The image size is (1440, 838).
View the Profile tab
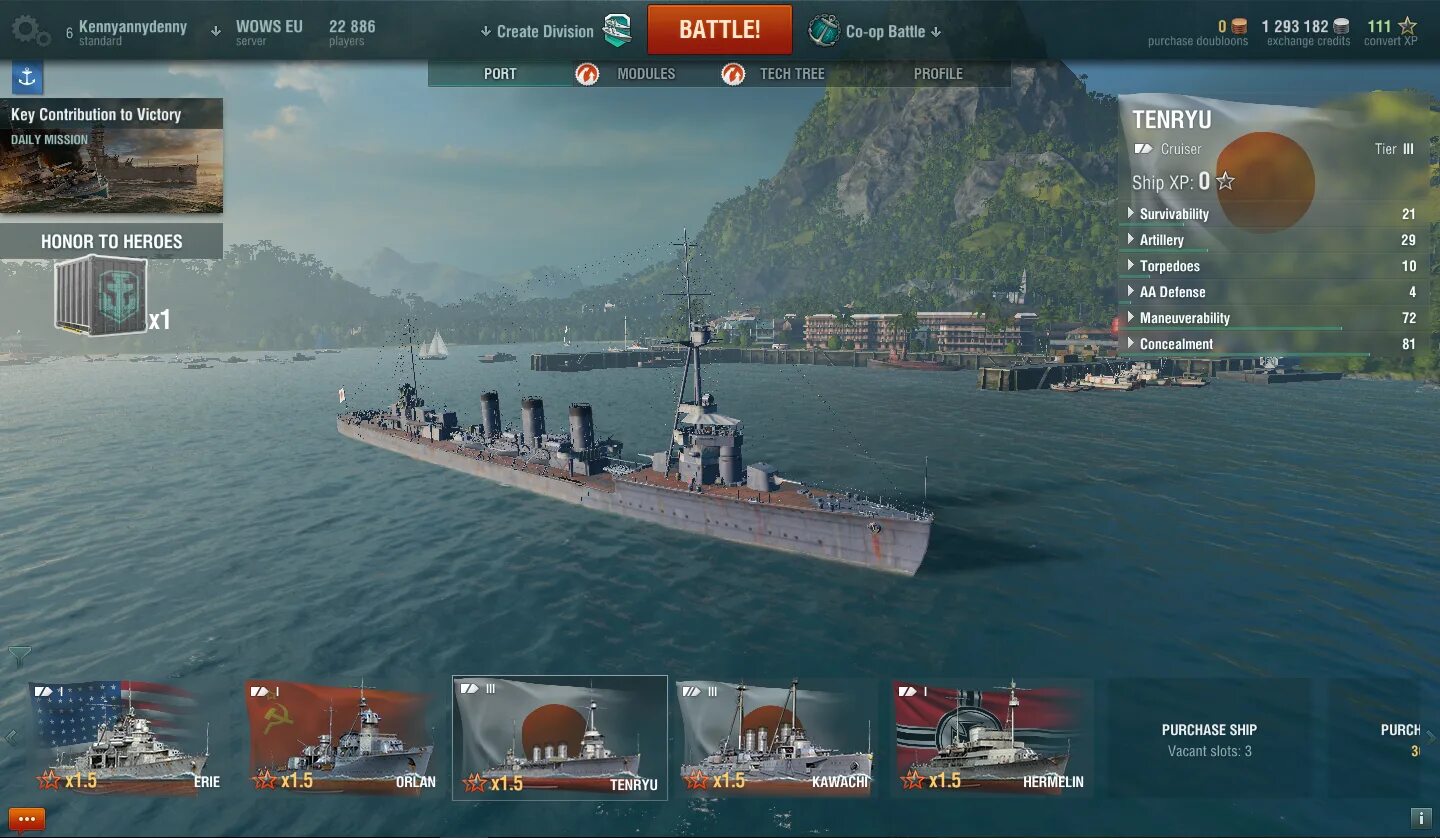pyautogui.click(x=937, y=74)
